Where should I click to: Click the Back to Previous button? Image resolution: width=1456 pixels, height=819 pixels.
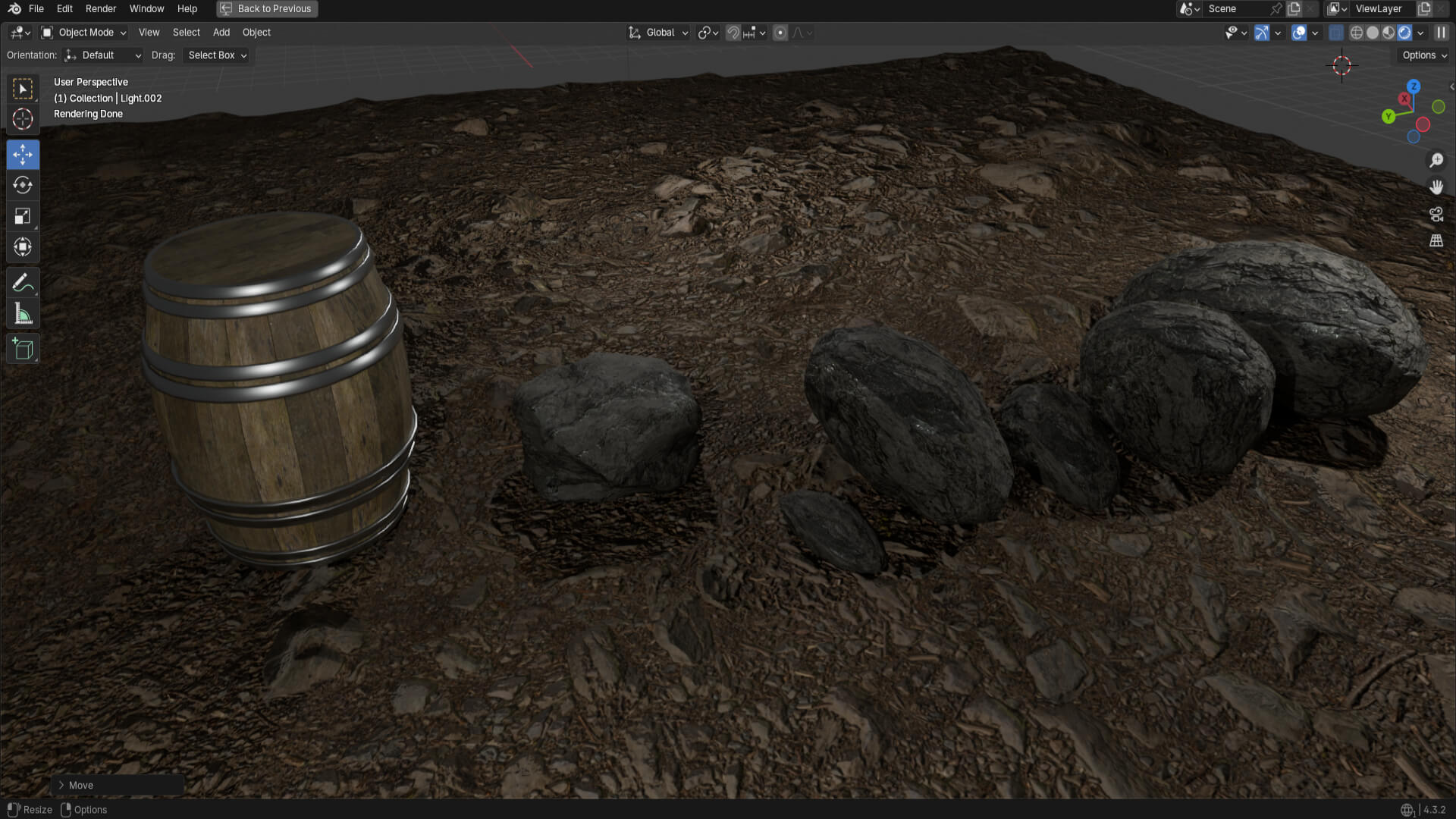pyautogui.click(x=267, y=9)
